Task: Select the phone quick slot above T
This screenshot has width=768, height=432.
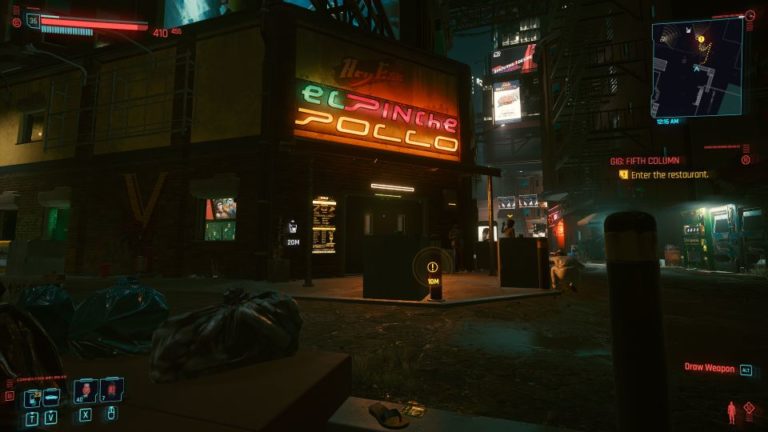Action: [x=31, y=397]
